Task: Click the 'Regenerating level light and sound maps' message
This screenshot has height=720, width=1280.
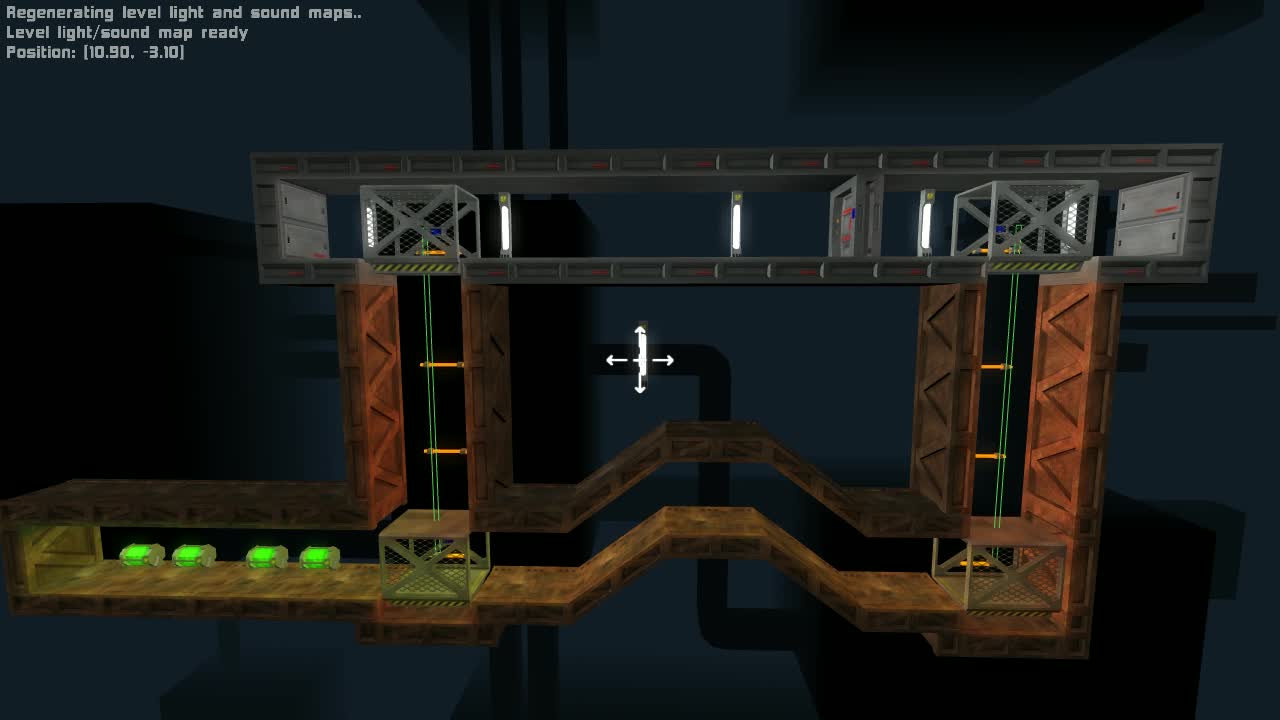Action: [183, 12]
